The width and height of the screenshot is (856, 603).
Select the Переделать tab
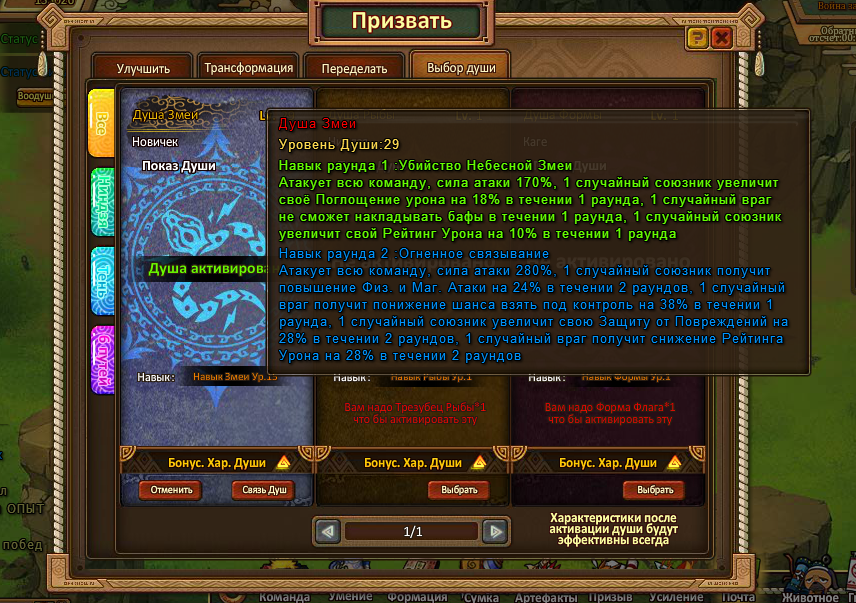354,69
